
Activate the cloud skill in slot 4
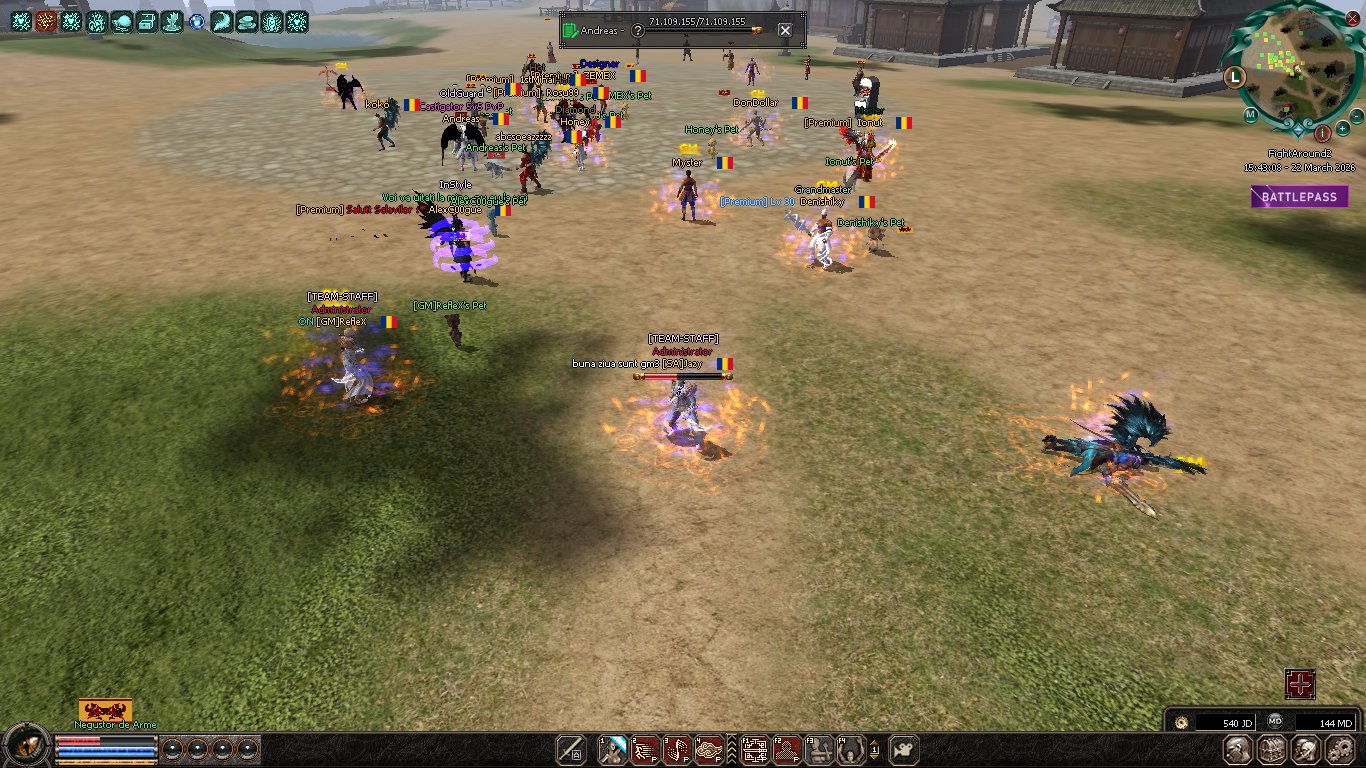(x=709, y=749)
